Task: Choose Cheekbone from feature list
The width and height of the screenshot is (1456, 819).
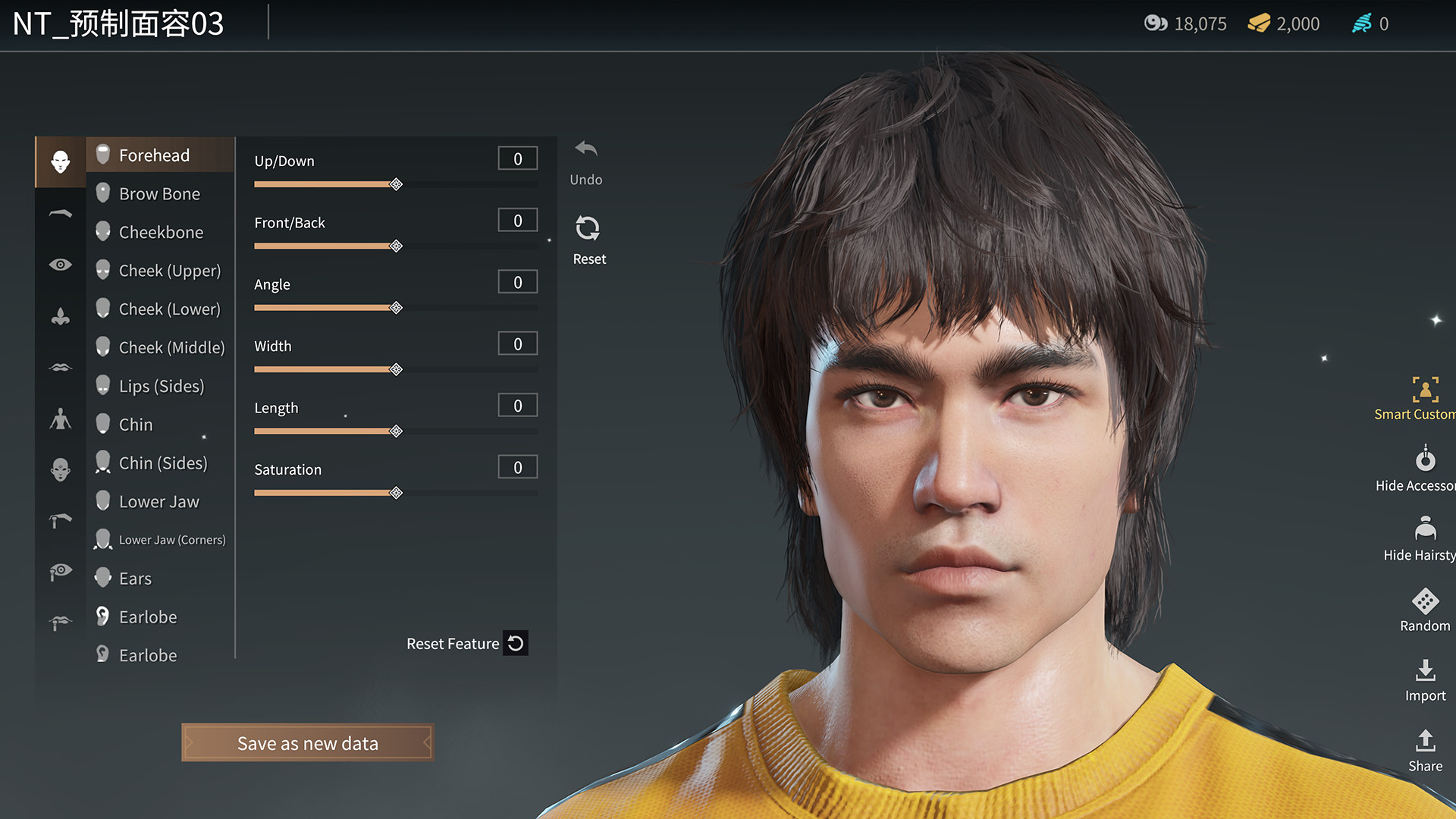Action: tap(161, 232)
